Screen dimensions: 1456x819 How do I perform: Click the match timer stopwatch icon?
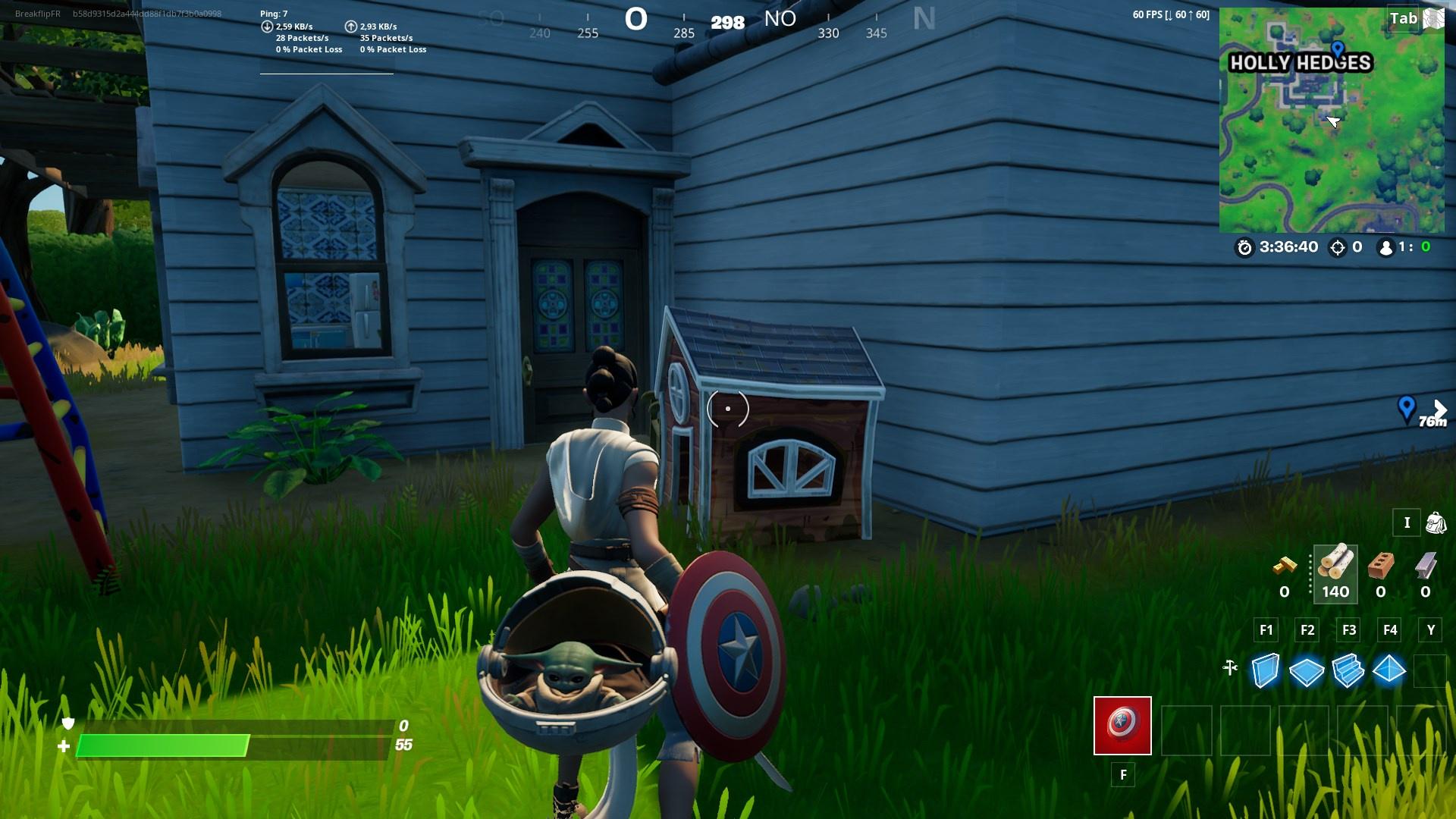pos(1244,246)
